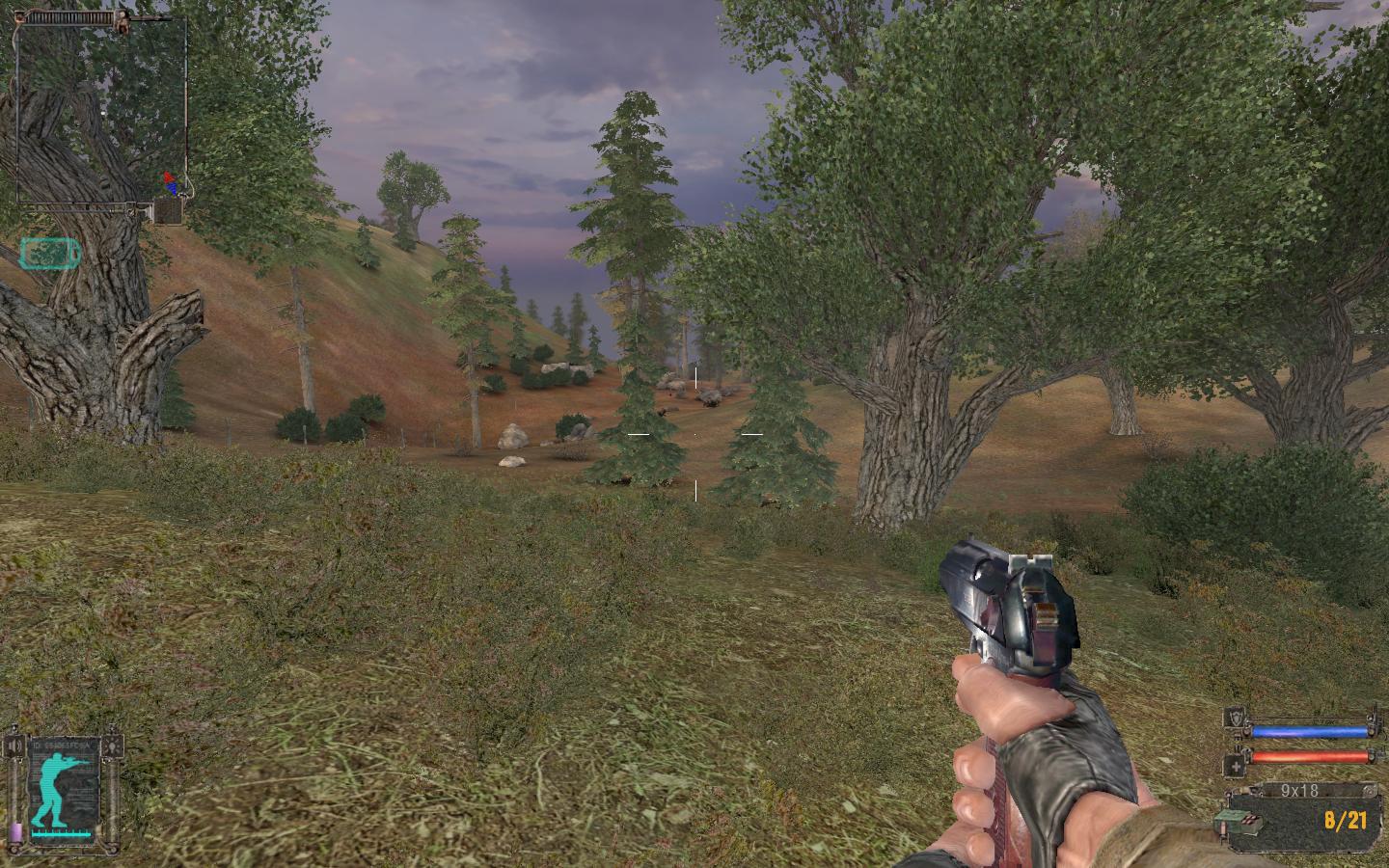The image size is (1389, 868).
Task: Select the speaker noise indicator icon
Action: pyautogui.click(x=15, y=745)
